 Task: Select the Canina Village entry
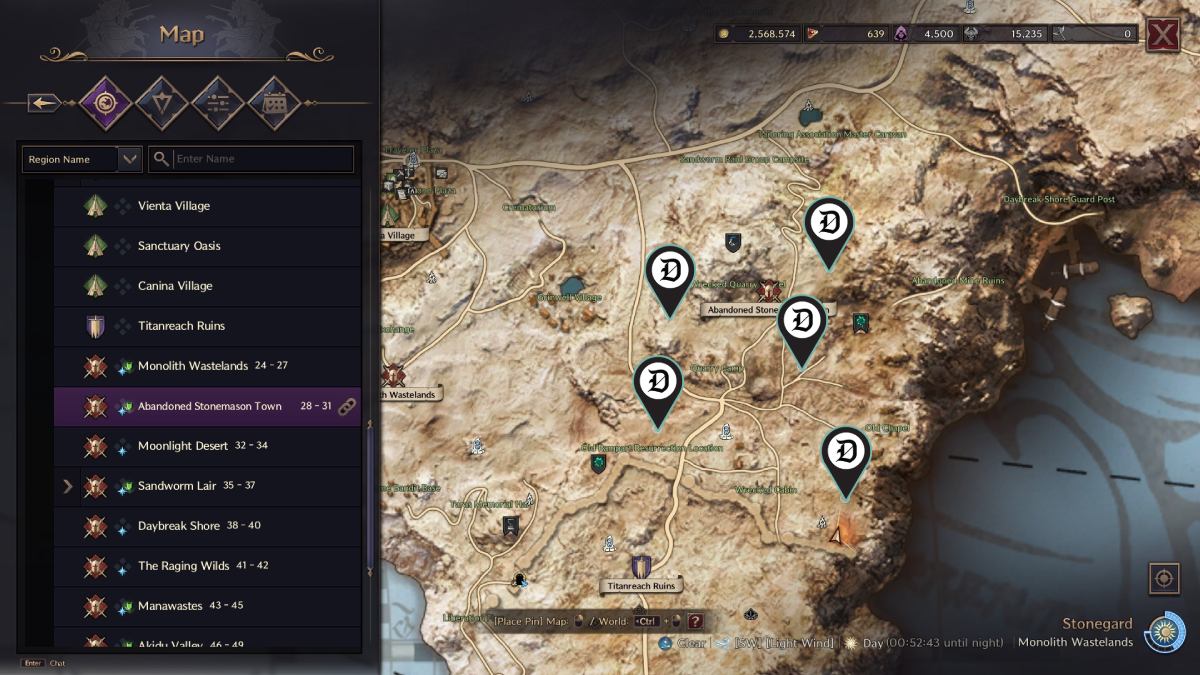175,286
